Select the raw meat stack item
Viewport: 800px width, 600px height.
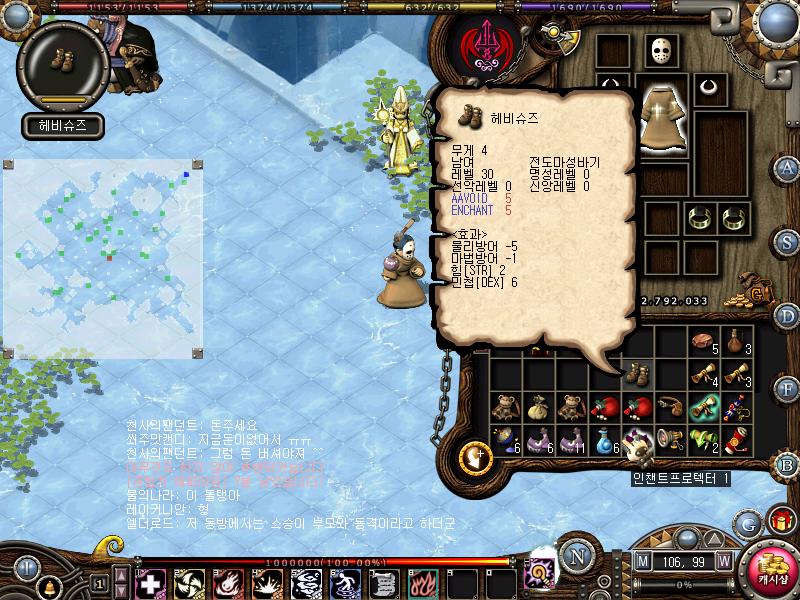[702, 341]
